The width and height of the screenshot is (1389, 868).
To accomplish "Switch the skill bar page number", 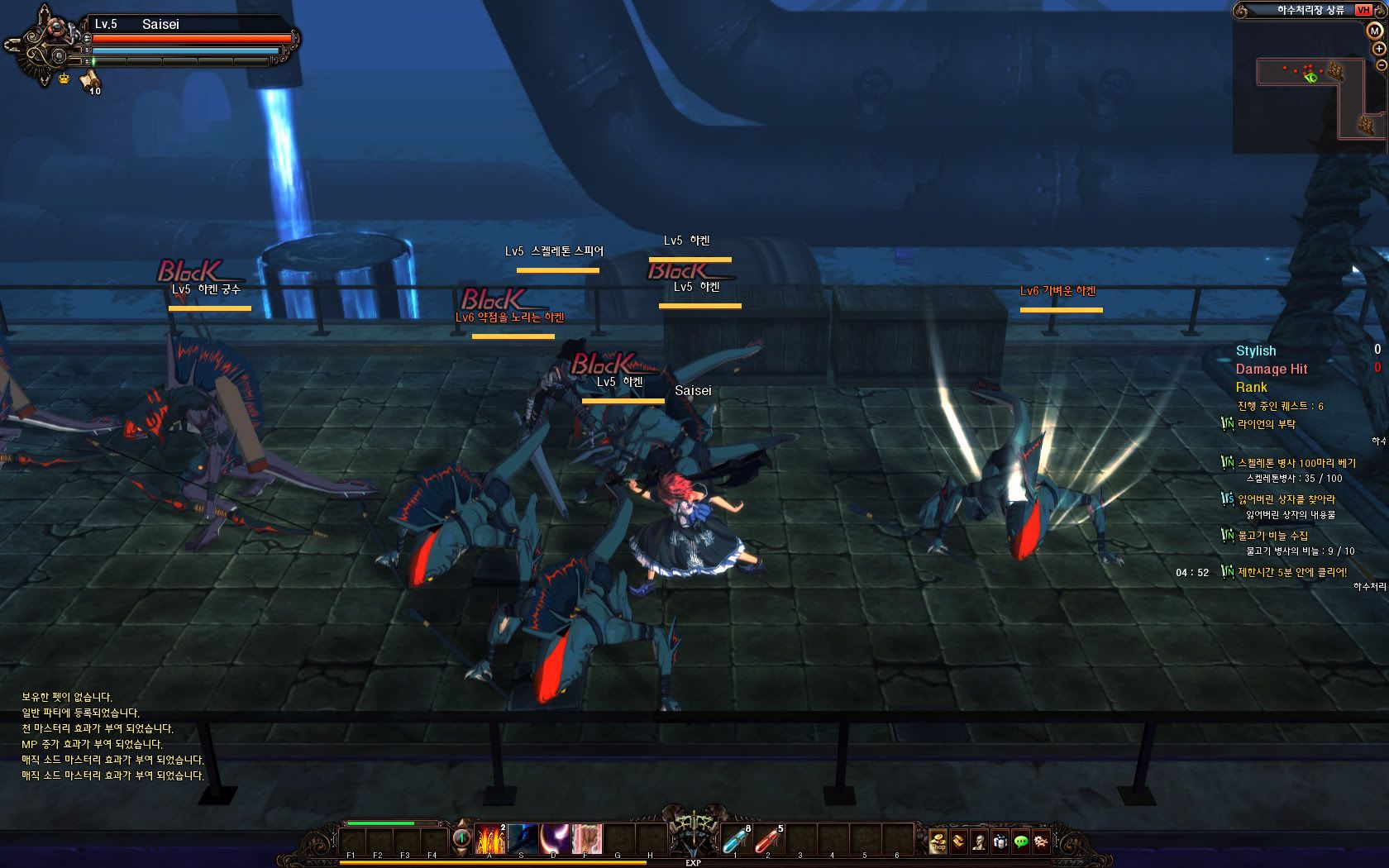I will click(461, 838).
